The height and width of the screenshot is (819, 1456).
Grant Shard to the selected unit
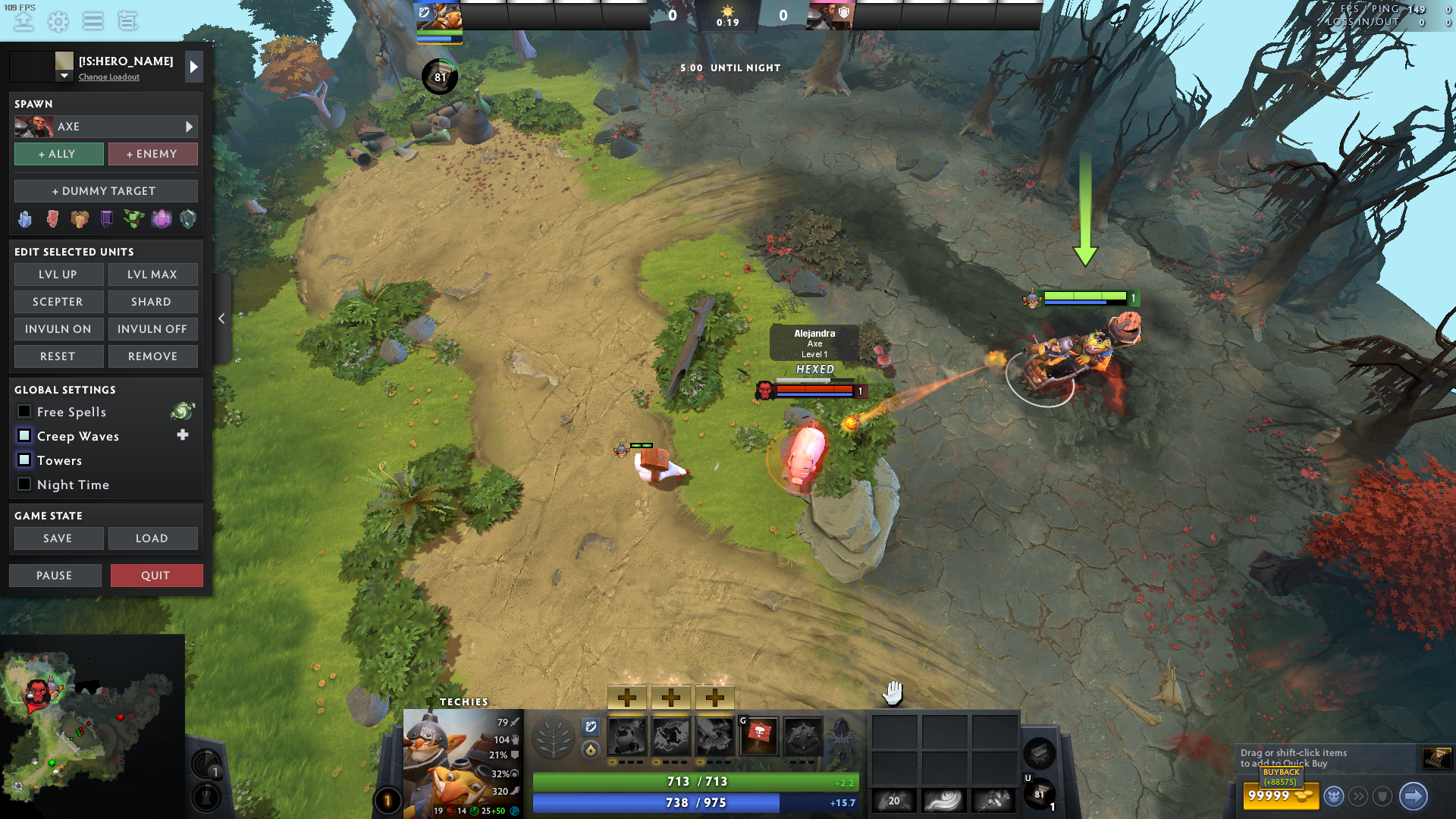coord(152,302)
